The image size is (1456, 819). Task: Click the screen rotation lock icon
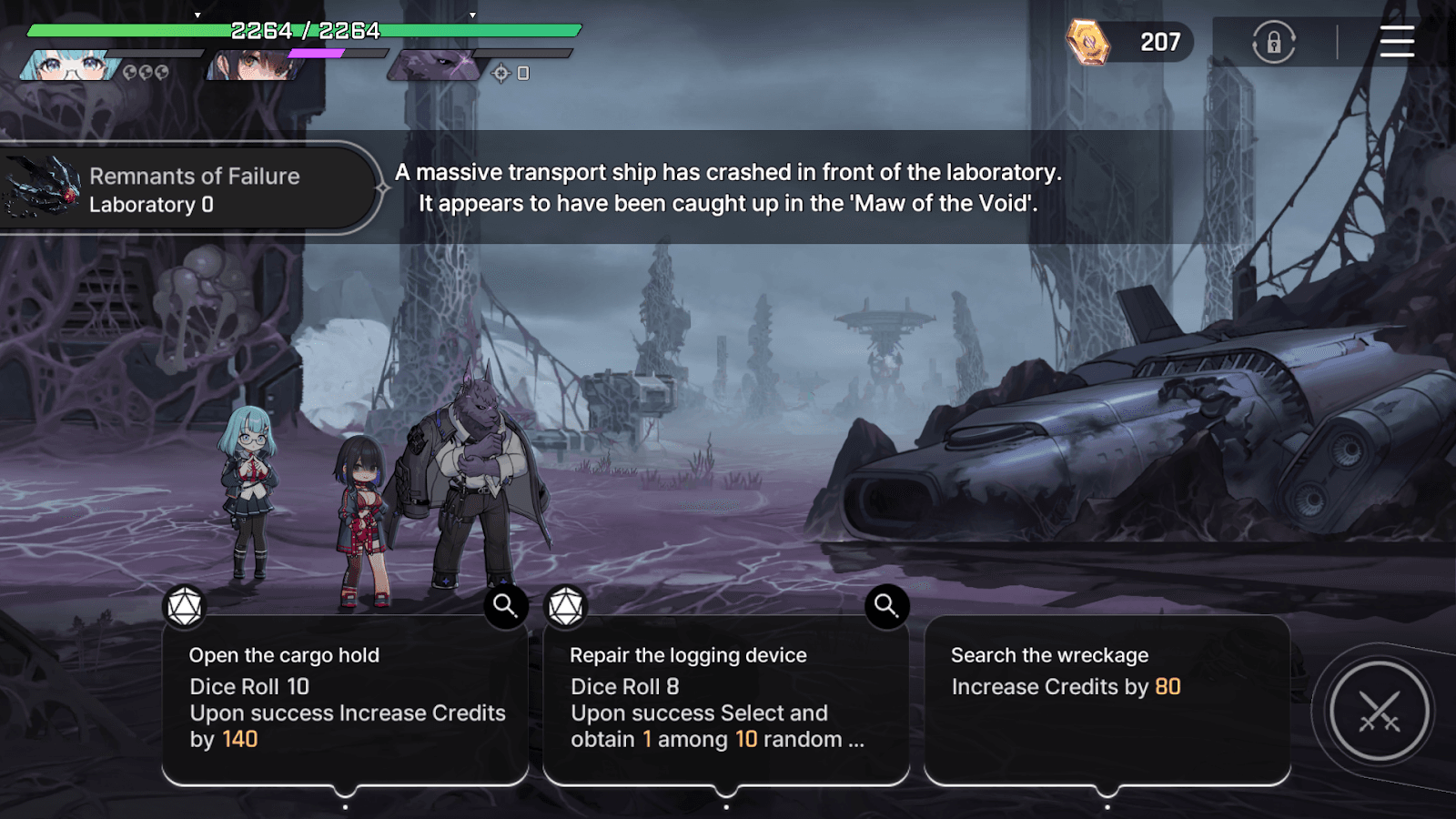(x=1274, y=43)
